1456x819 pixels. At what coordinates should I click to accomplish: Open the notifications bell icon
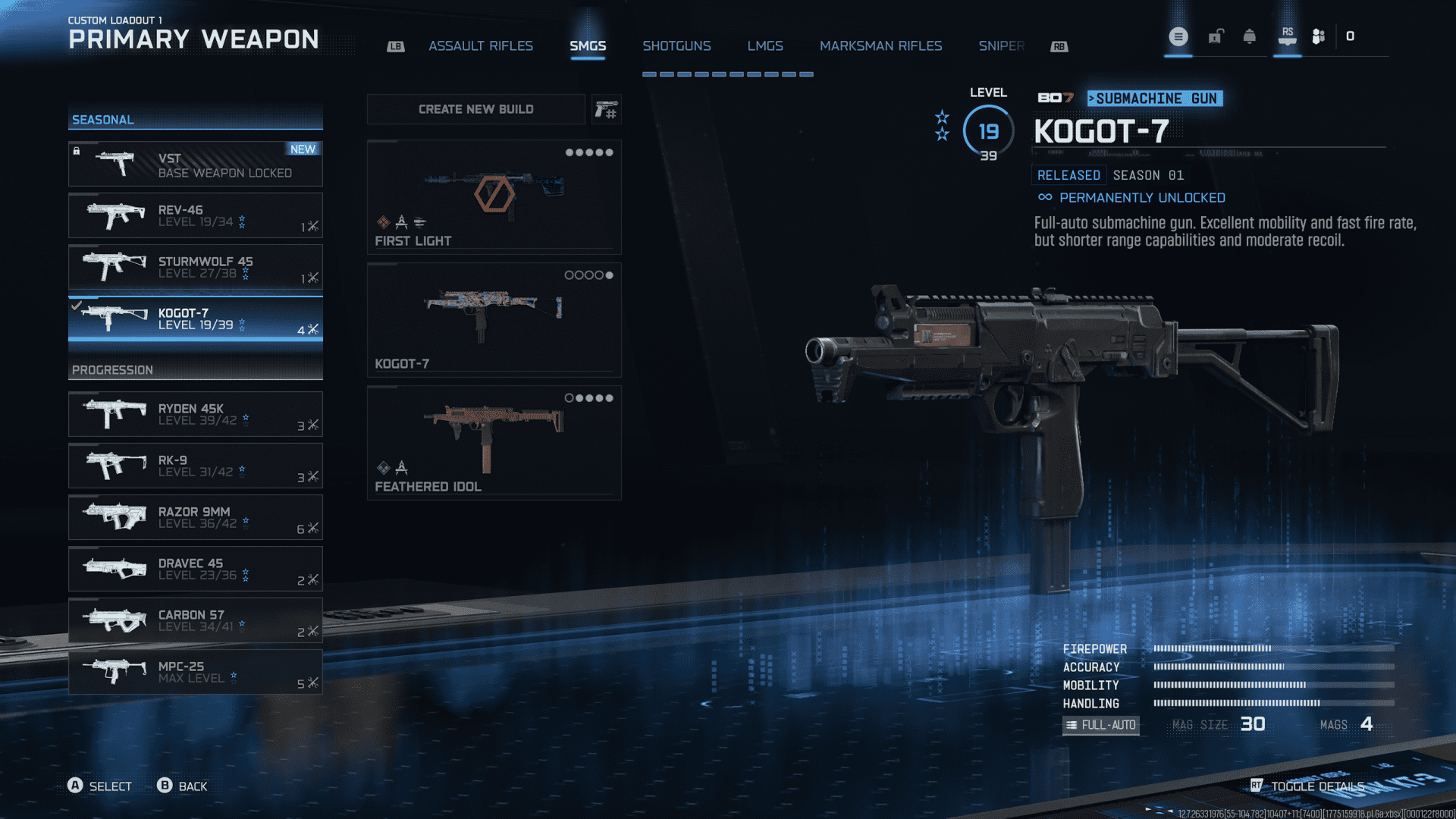(x=1249, y=36)
